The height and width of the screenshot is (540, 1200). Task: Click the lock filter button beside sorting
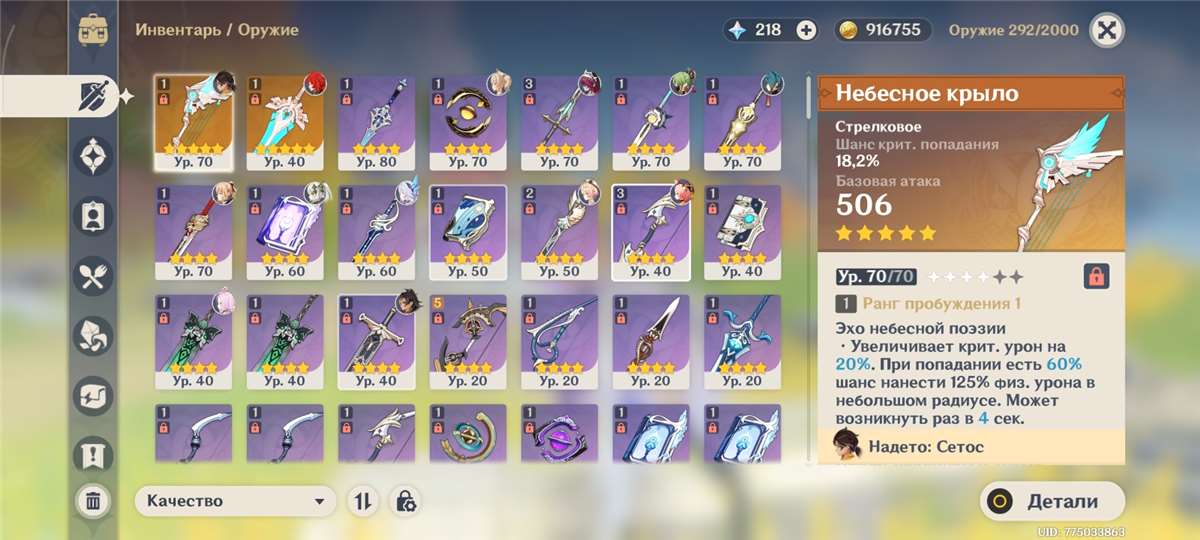click(x=405, y=501)
